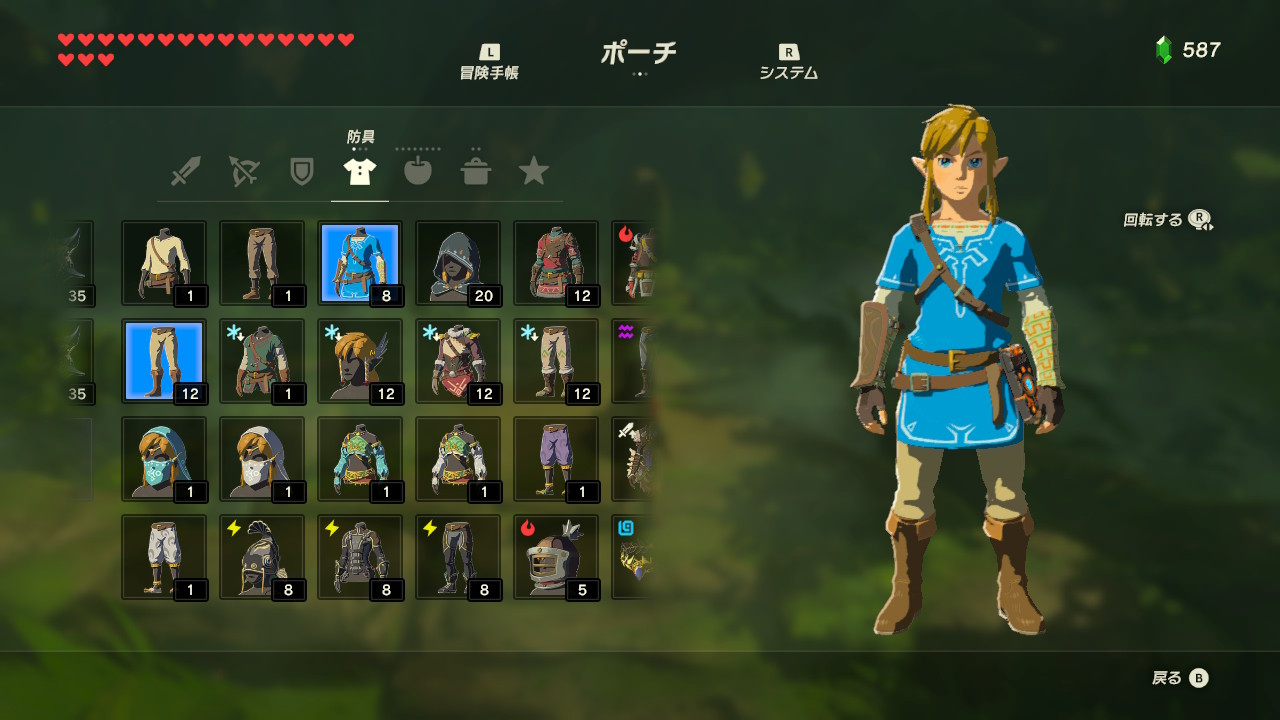Select the highlighted tan trousers slot

click(x=164, y=361)
